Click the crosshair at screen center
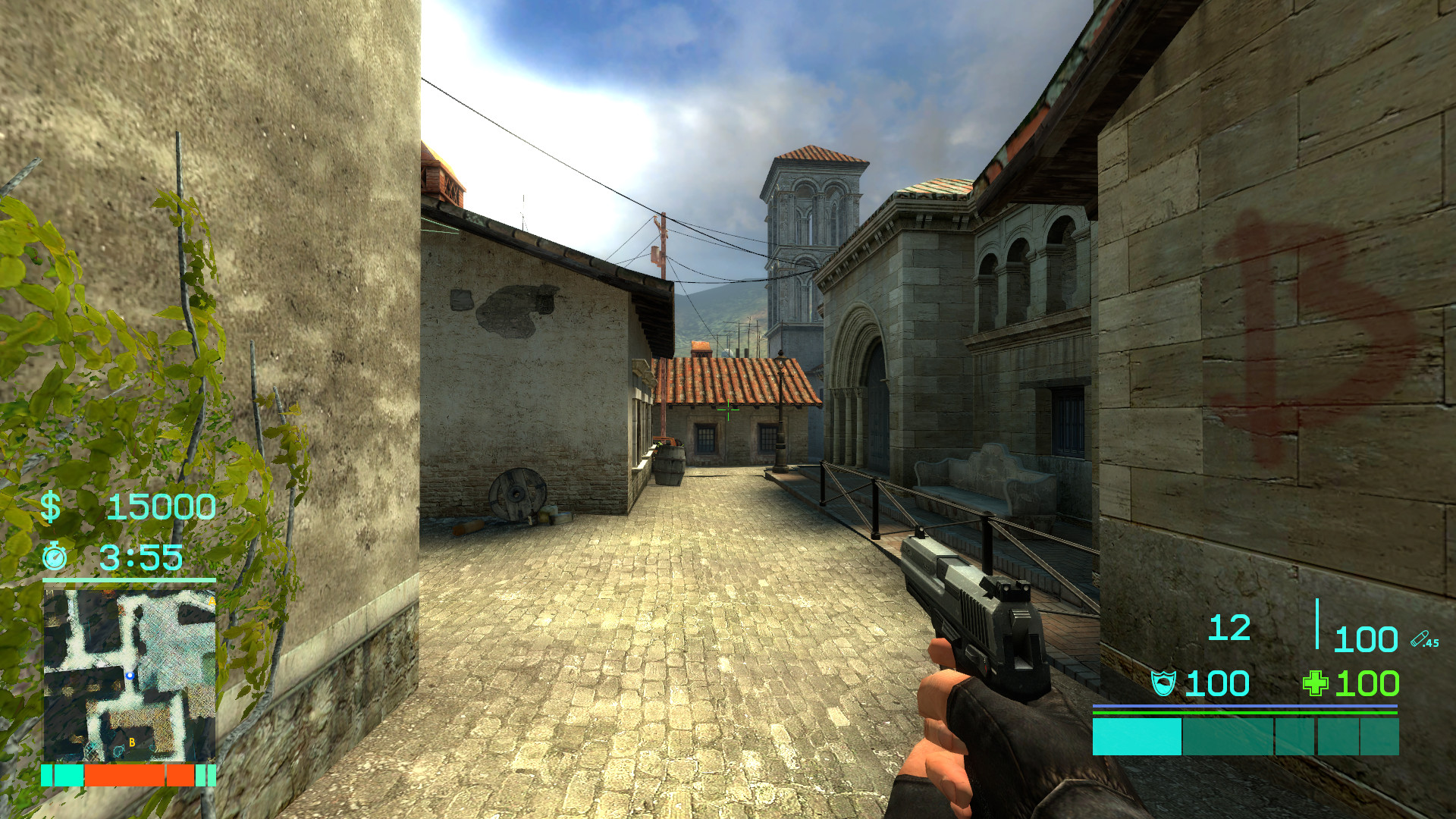1456x819 pixels. [727, 409]
